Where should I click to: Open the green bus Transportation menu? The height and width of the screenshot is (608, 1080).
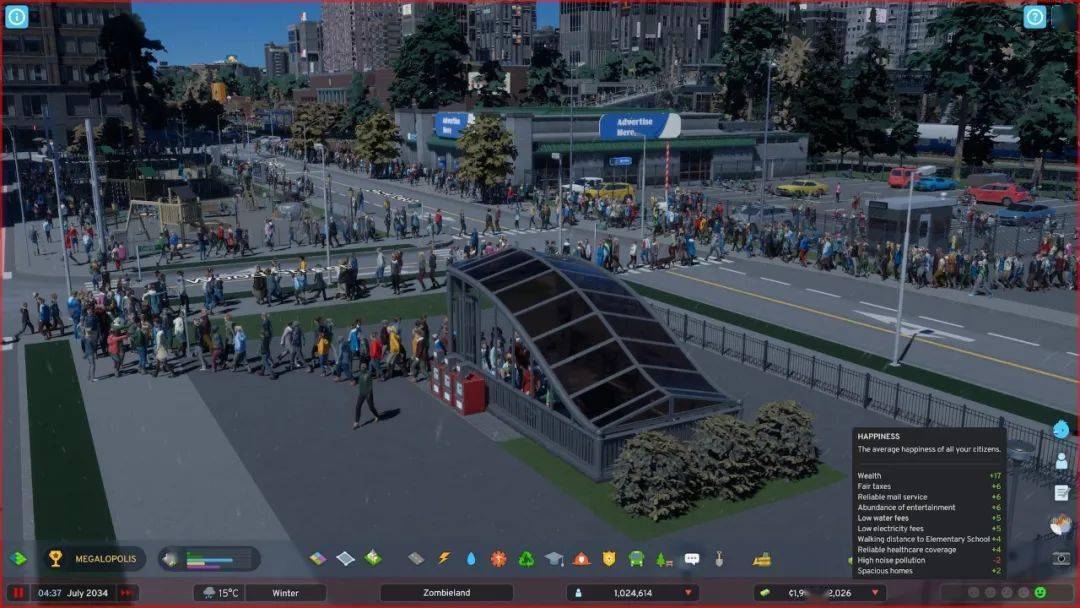[635, 559]
